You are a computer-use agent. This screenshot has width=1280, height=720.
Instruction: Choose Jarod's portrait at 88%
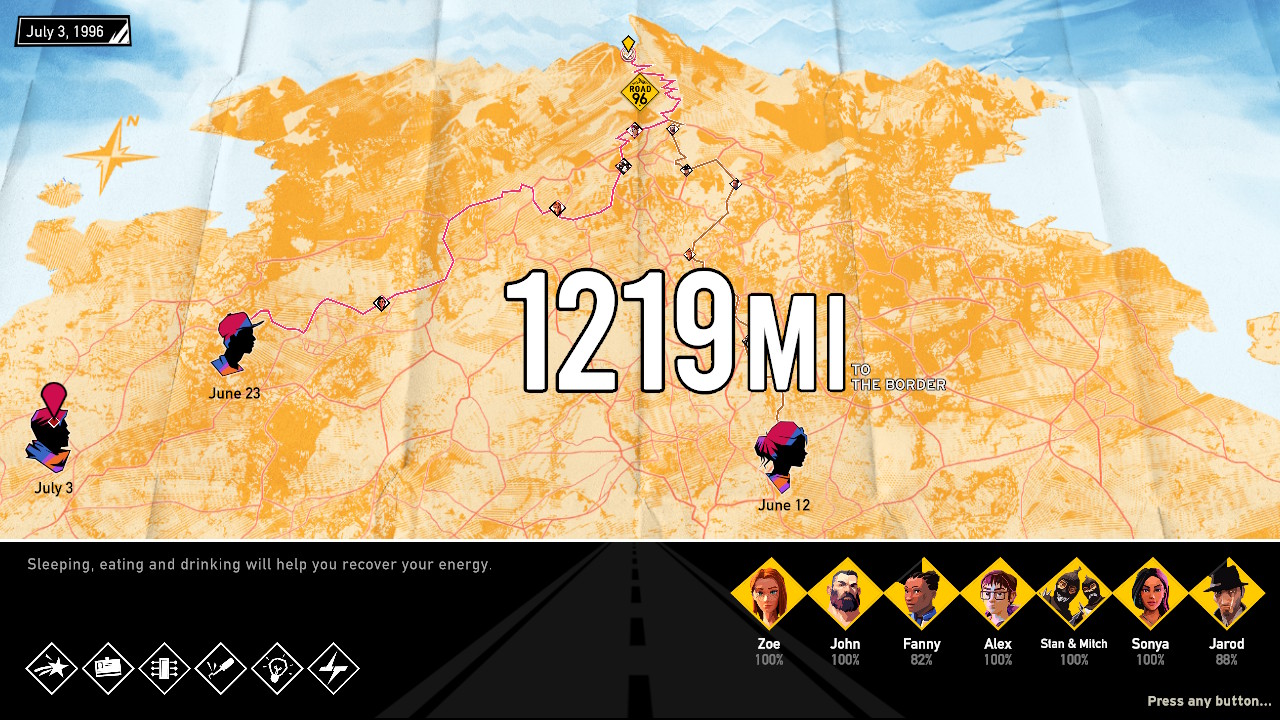[x=1226, y=595]
